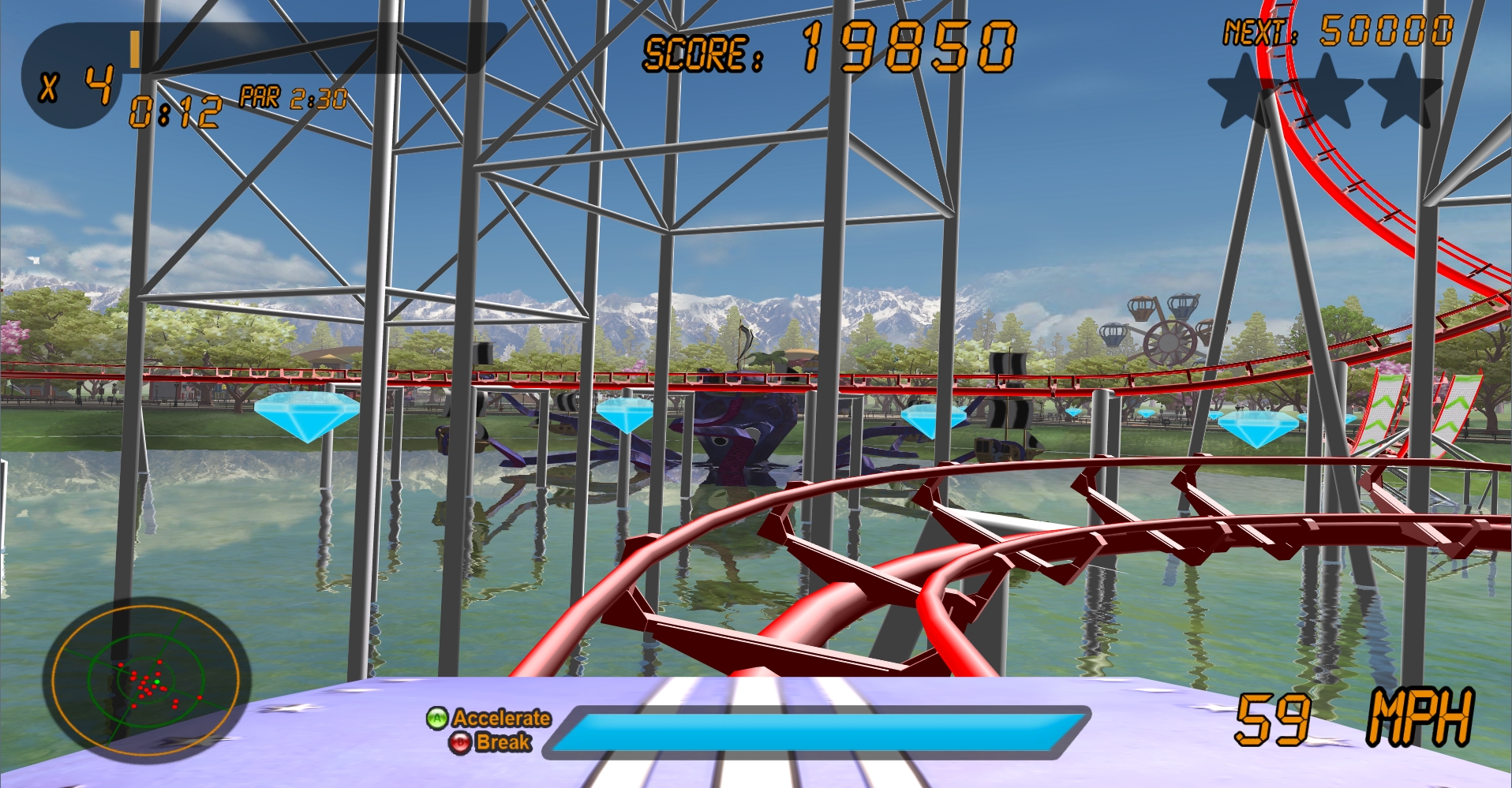The width and height of the screenshot is (1512, 788).
Task: Click the Accelerate text label
Action: pyautogui.click(x=502, y=719)
